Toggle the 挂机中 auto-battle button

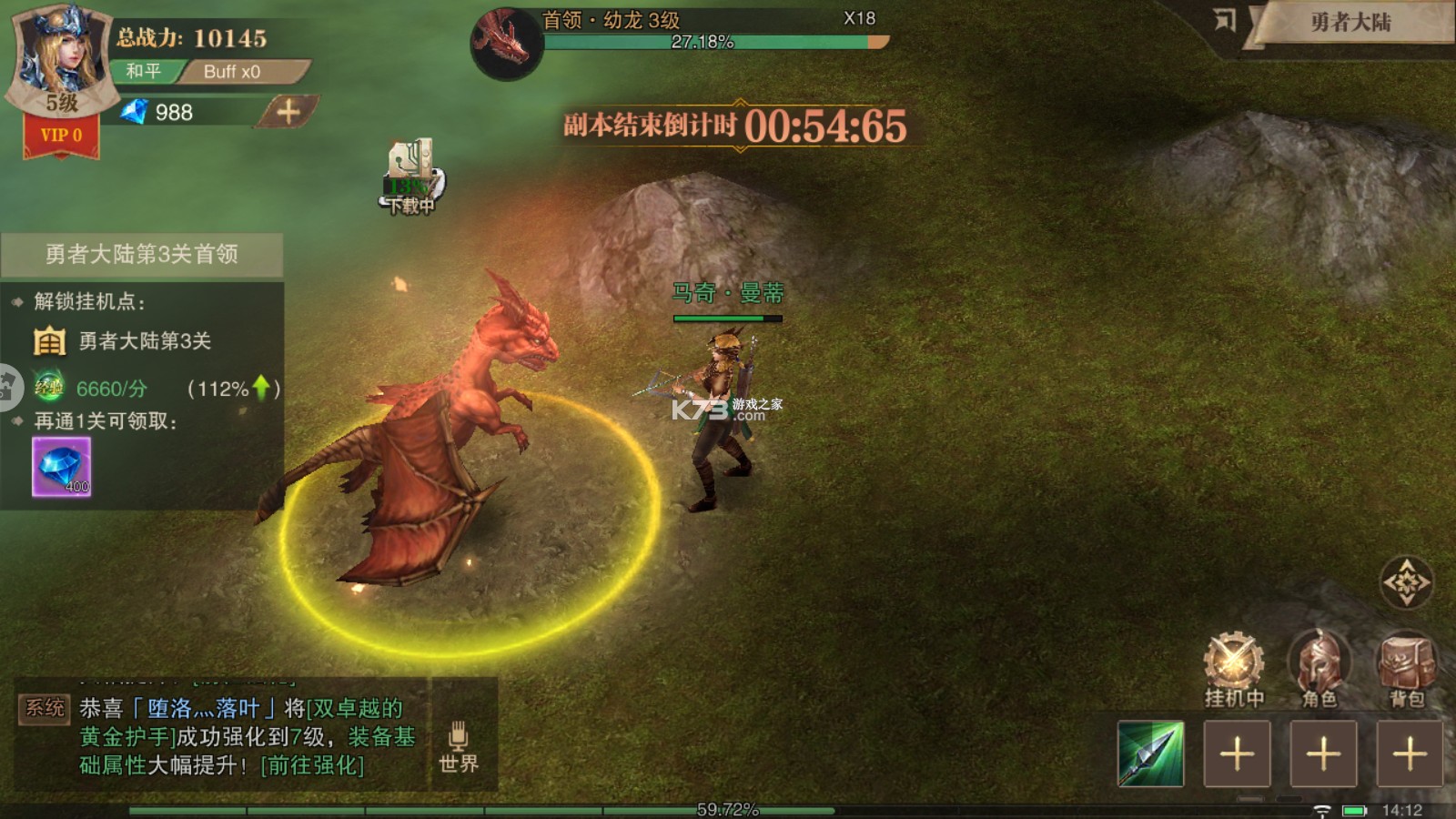1234,671
